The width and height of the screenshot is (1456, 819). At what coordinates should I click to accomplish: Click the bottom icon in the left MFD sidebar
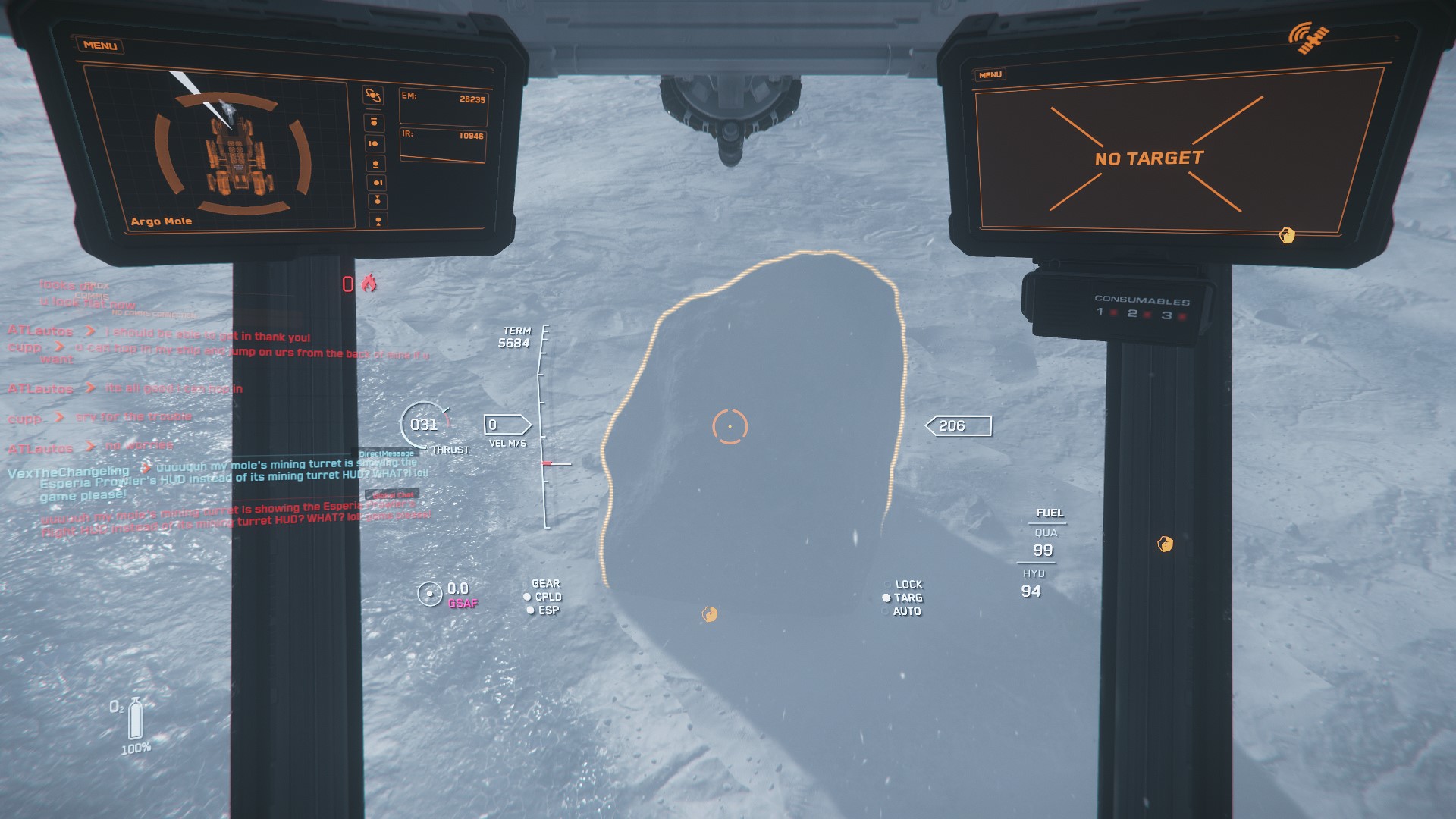click(377, 220)
